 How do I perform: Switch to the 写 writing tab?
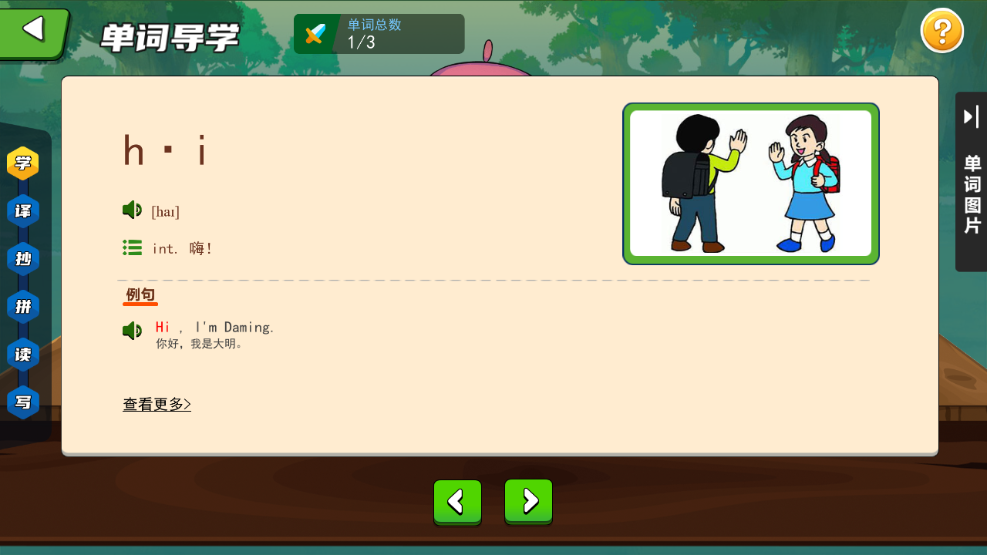coord(23,402)
